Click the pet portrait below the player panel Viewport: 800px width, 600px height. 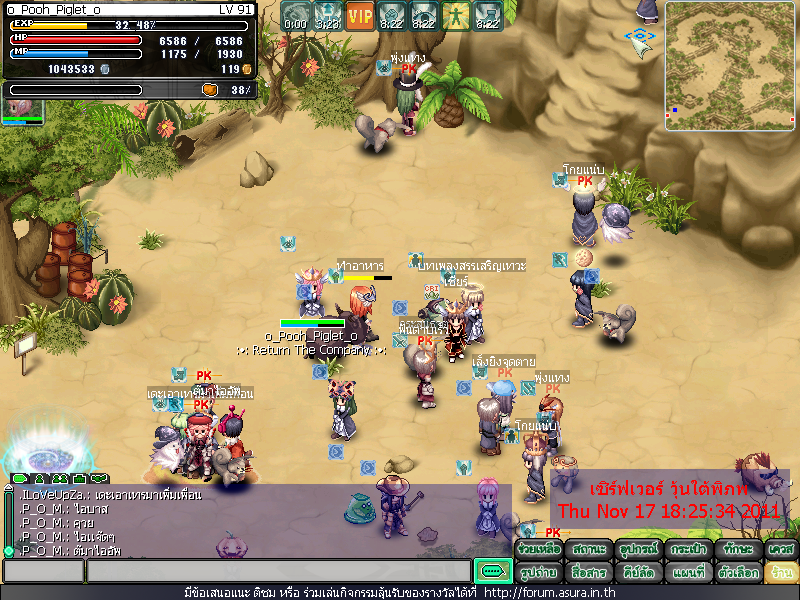tap(22, 108)
